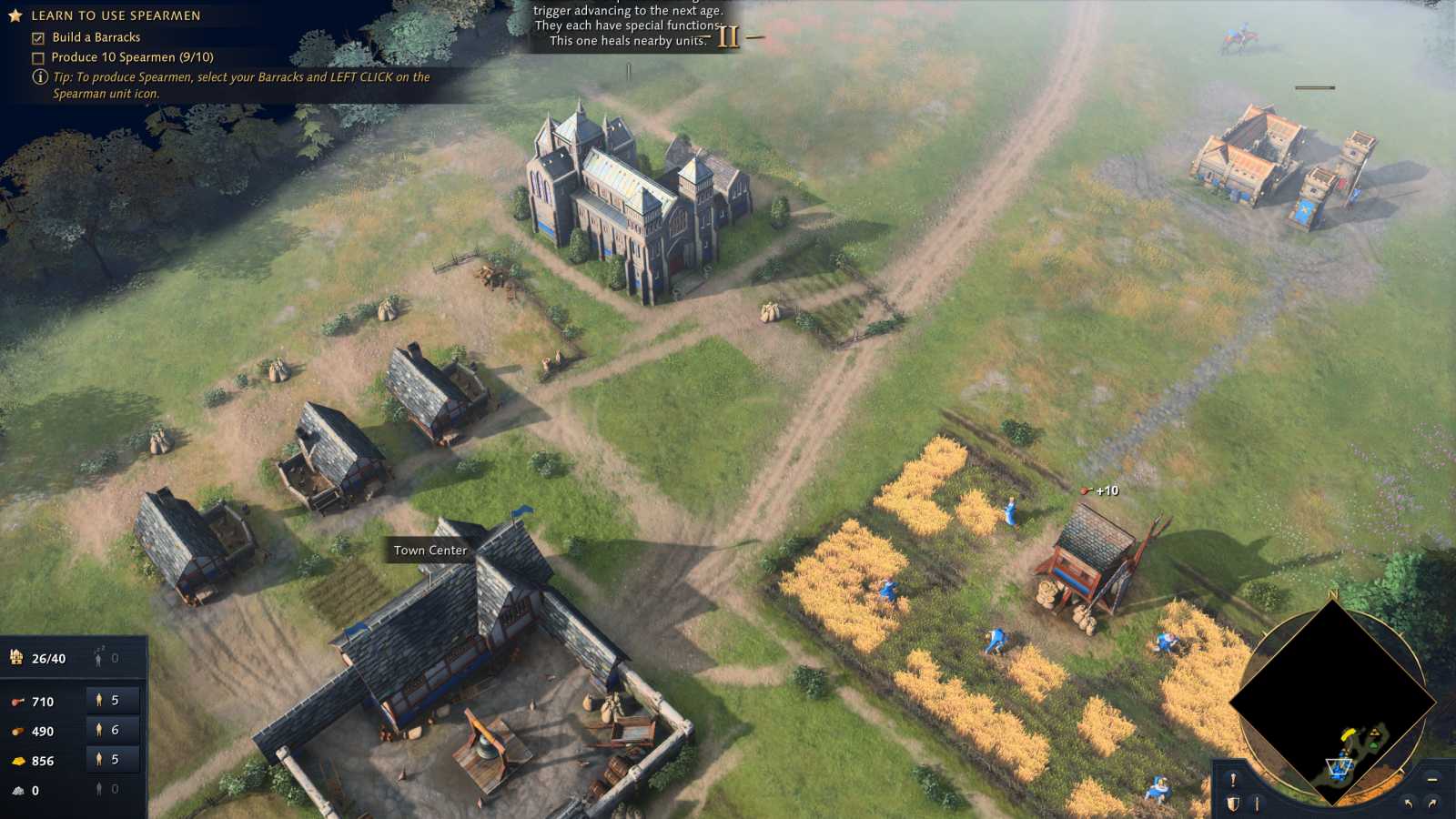Rotate the minimap using the left curved arrow

[x=1409, y=803]
